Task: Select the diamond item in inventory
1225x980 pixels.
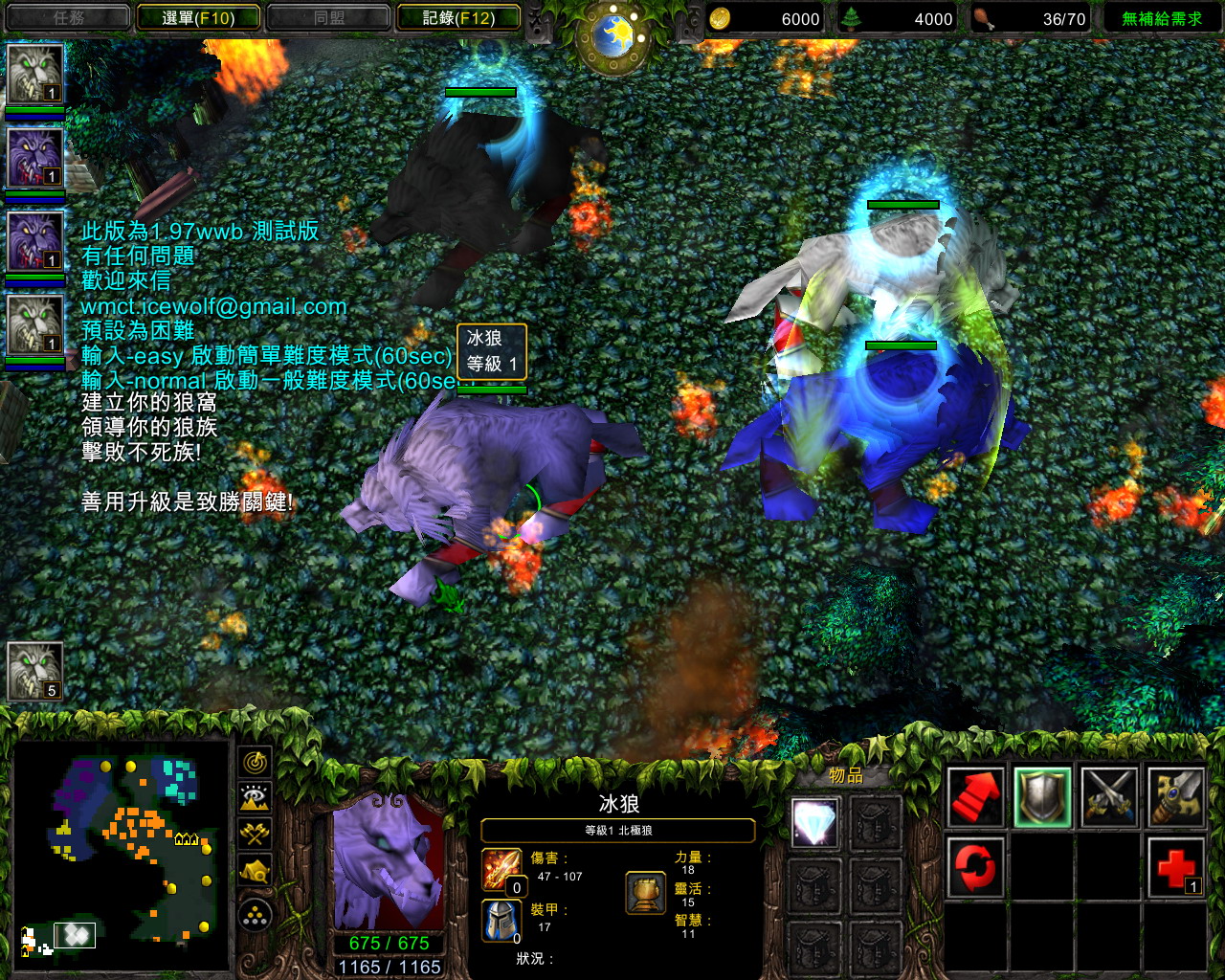Action: [815, 823]
